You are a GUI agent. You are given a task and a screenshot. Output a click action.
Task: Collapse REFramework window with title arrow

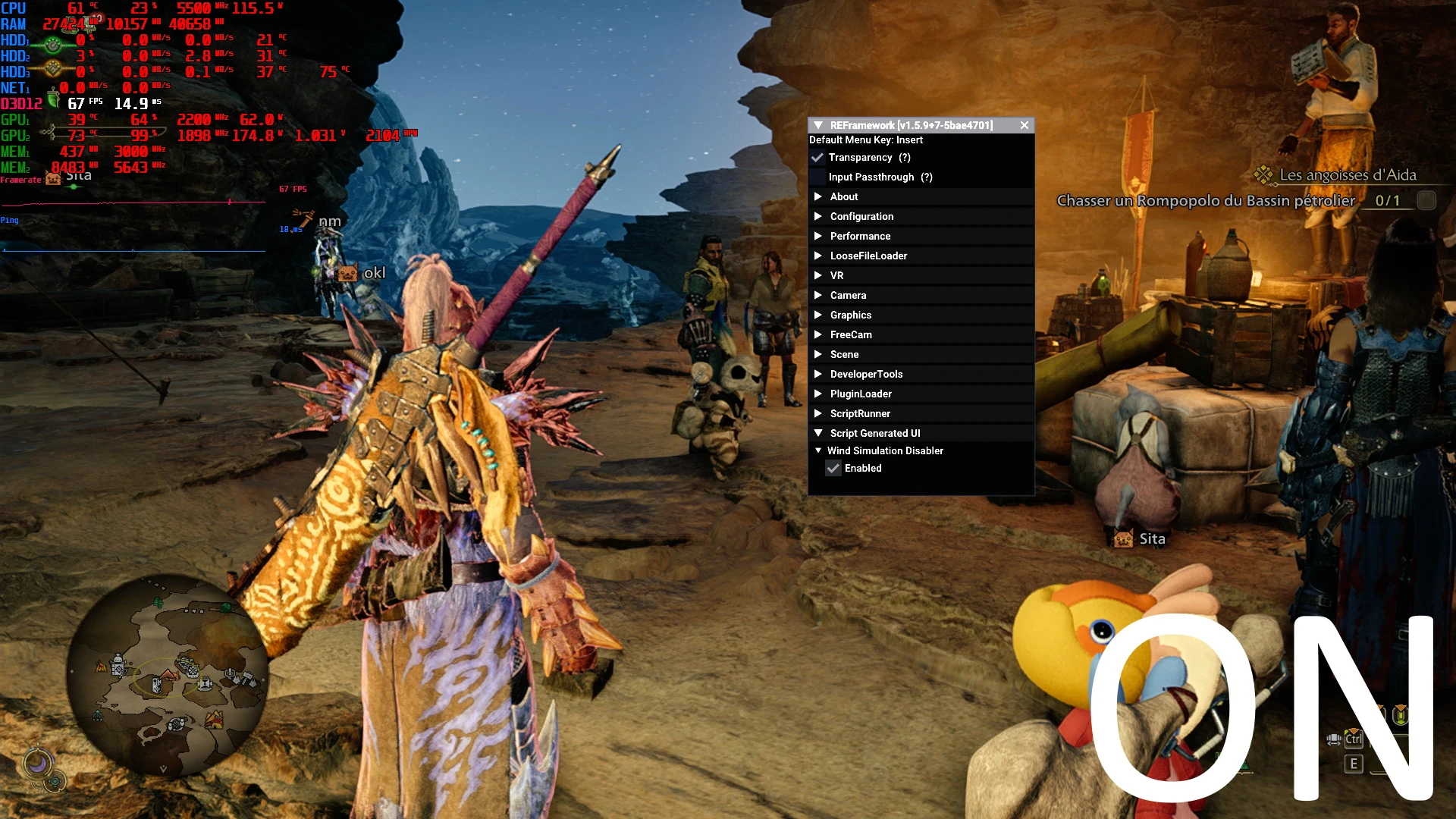(818, 125)
